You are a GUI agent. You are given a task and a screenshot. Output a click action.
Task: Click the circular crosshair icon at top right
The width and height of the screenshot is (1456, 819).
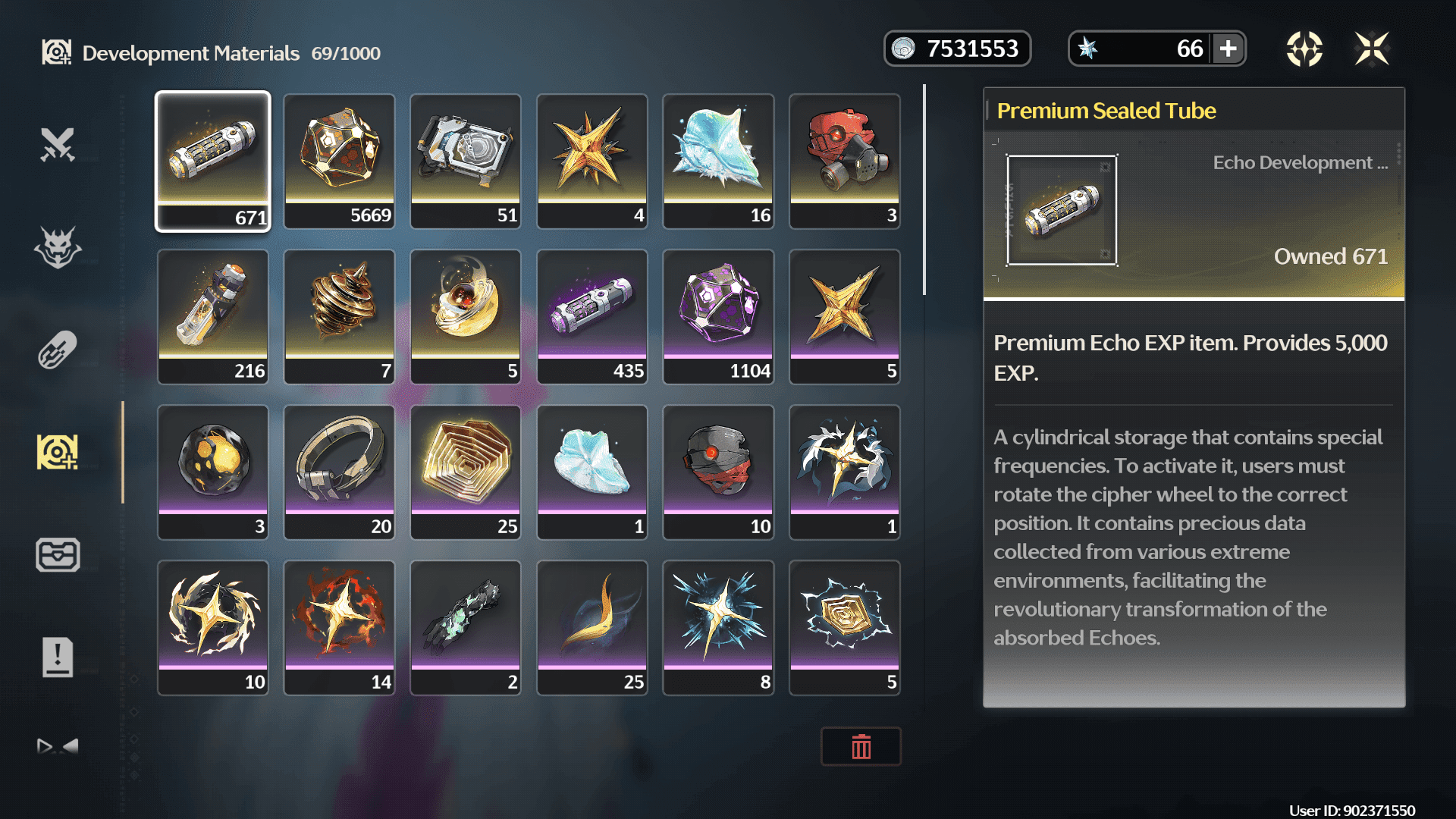point(1304,49)
